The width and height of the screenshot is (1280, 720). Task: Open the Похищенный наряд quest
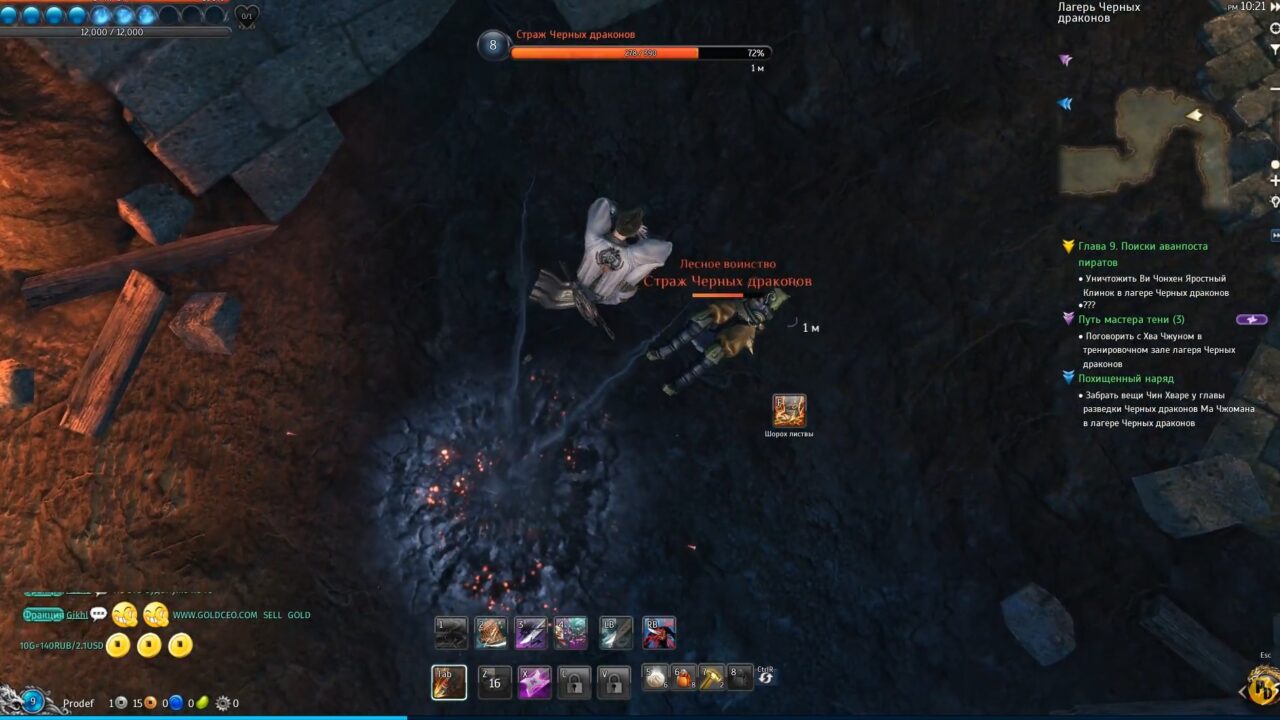pyautogui.click(x=1125, y=379)
